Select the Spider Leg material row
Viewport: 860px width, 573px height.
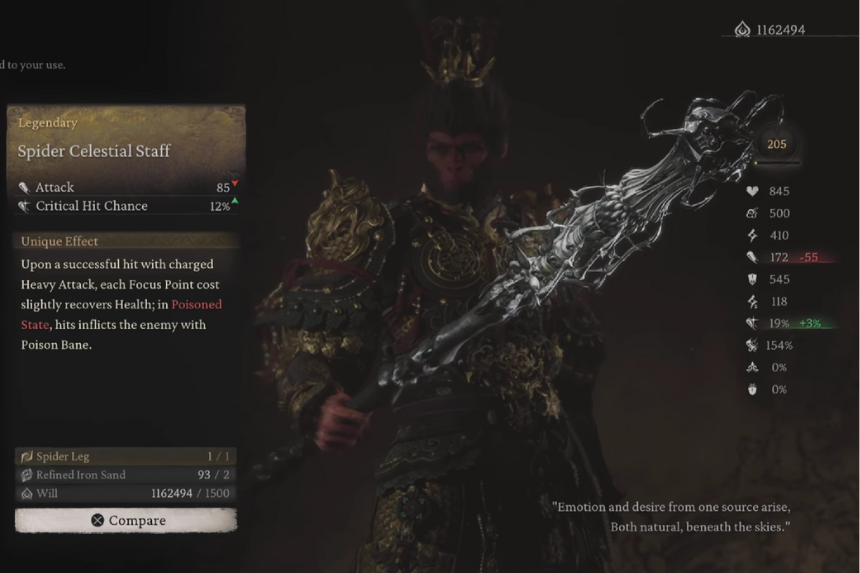[126, 456]
